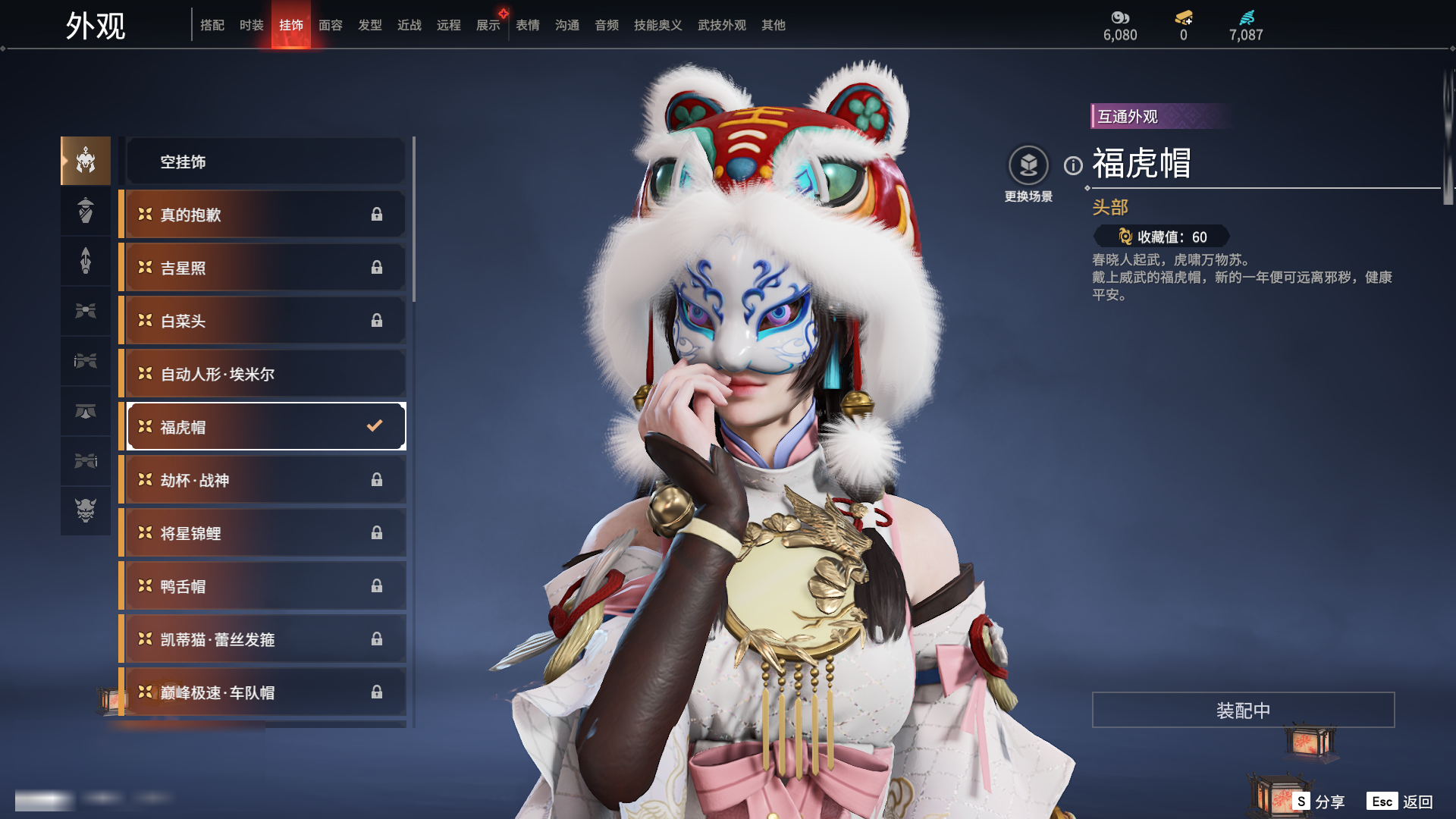
Task: Pick the 白菜头 accessory
Action: pyautogui.click(x=265, y=321)
